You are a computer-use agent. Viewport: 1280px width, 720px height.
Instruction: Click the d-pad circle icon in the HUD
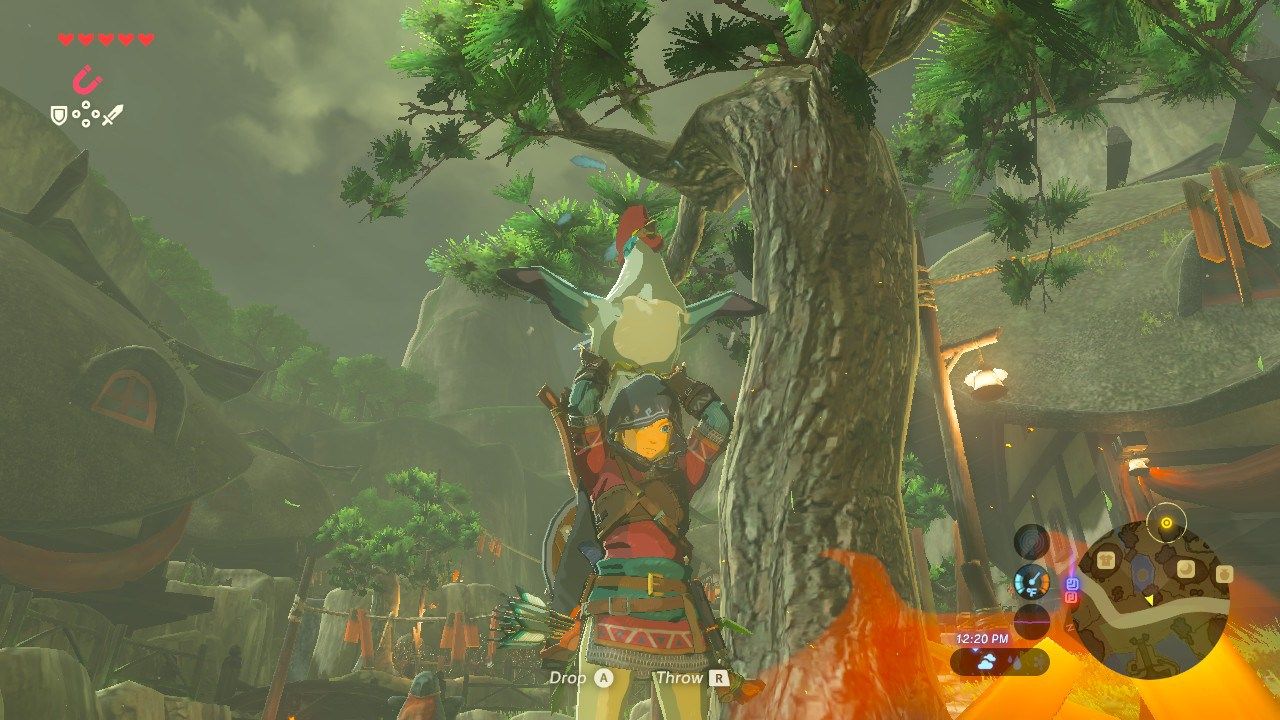pos(86,114)
